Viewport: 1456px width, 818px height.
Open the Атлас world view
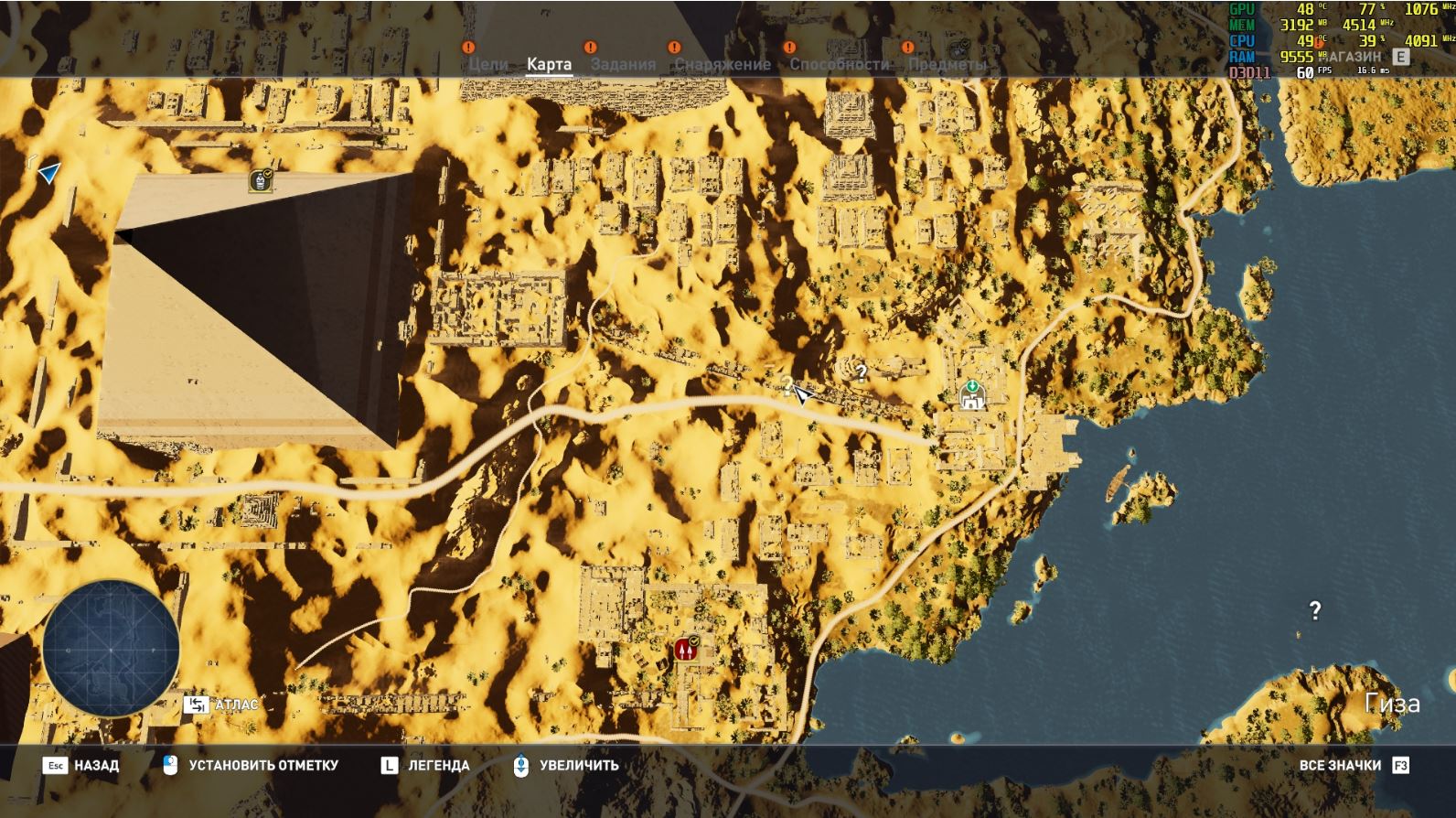222,705
